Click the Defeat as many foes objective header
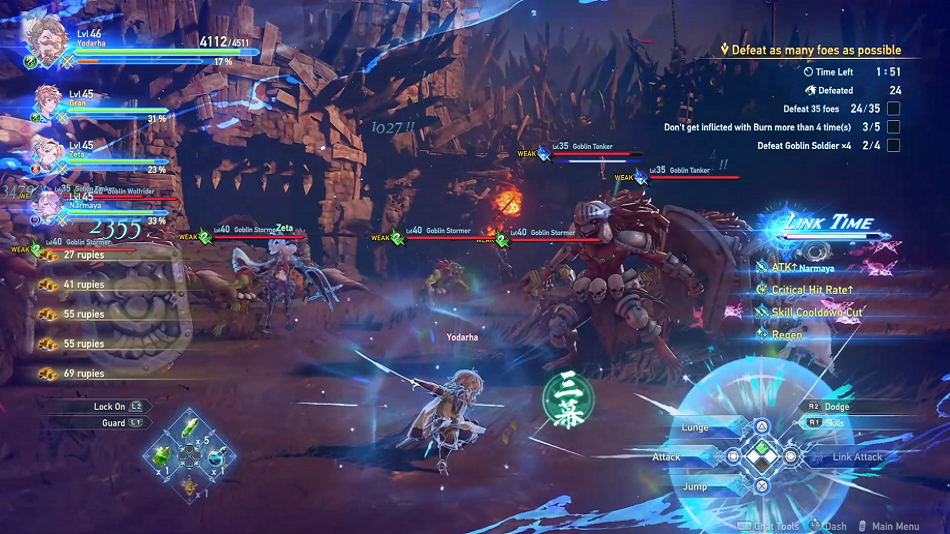Image resolution: width=950 pixels, height=534 pixels. pyautogui.click(x=810, y=50)
